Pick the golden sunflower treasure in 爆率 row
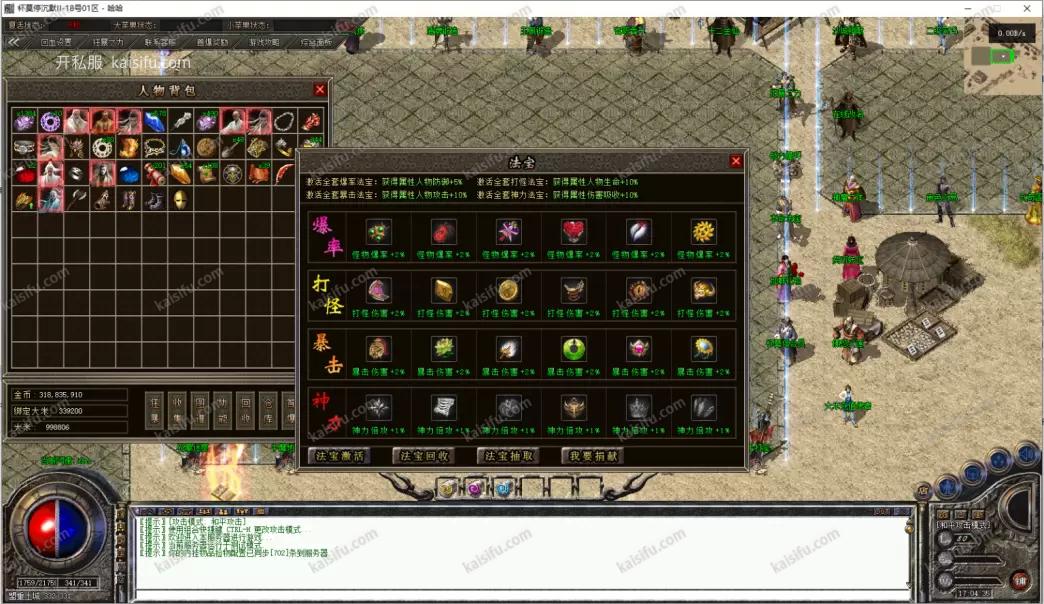The image size is (1044, 604). coord(704,232)
